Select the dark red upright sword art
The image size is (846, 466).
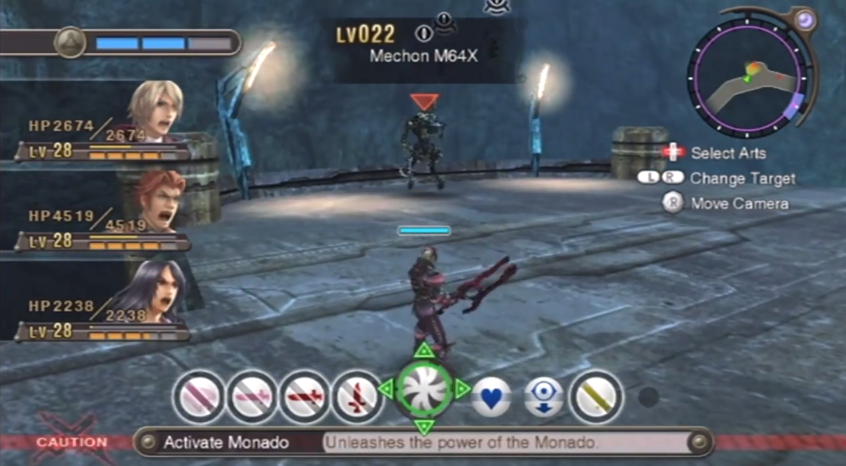[x=357, y=397]
